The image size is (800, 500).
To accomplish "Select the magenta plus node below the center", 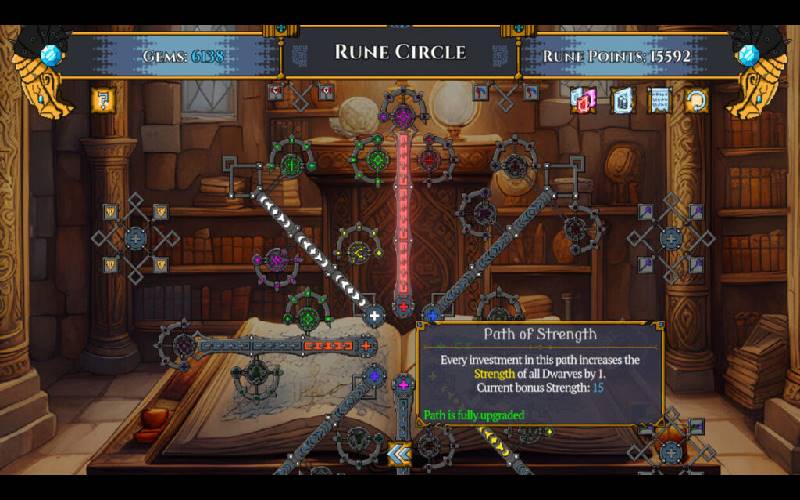I will tap(403, 385).
